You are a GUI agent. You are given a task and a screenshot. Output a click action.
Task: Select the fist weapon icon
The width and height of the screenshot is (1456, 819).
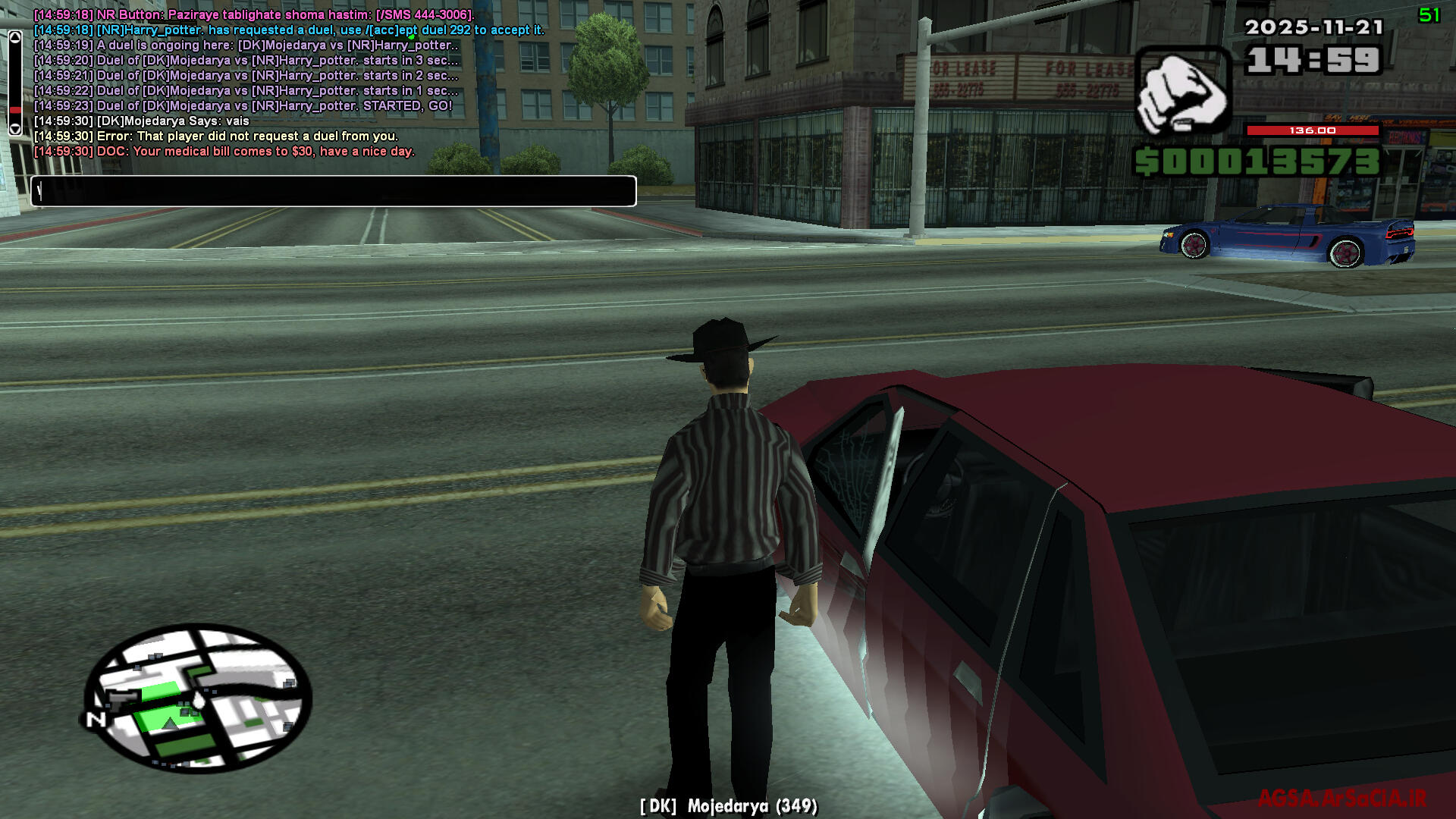pos(1181,91)
